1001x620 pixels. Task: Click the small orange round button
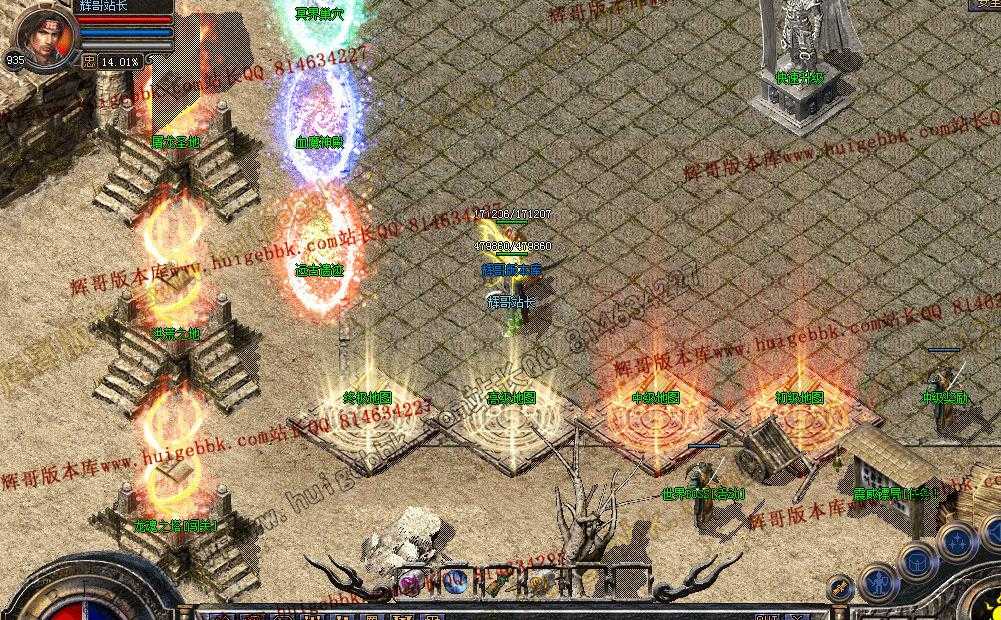[841, 589]
